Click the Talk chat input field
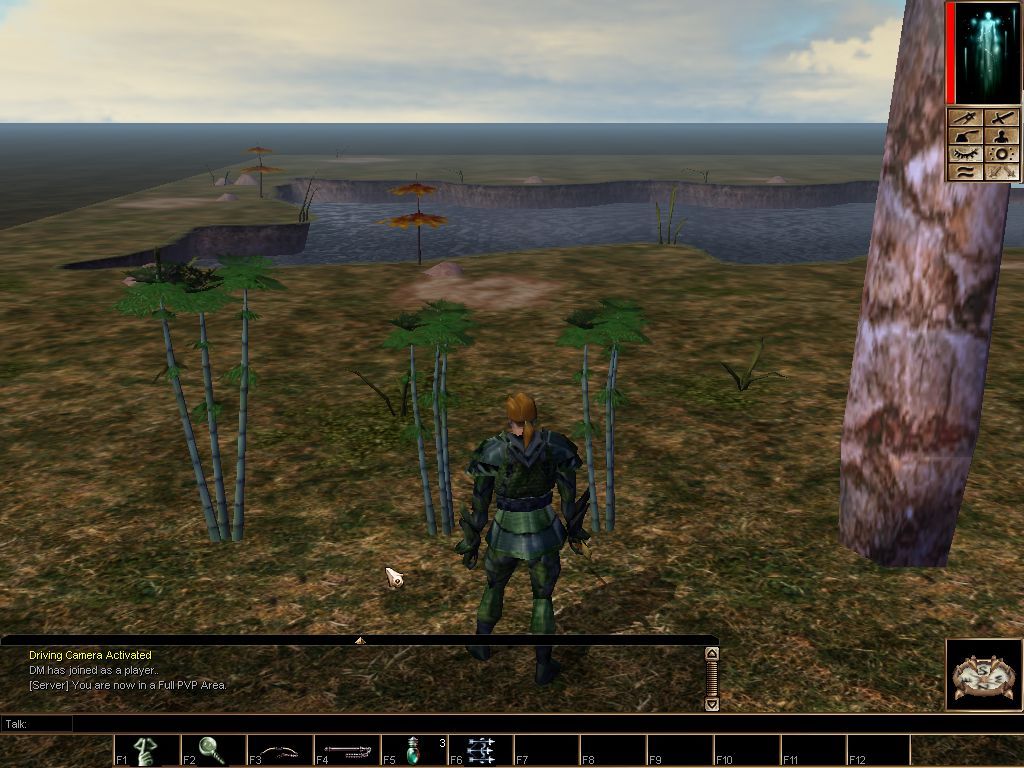The width and height of the screenshot is (1024, 768). point(390,723)
